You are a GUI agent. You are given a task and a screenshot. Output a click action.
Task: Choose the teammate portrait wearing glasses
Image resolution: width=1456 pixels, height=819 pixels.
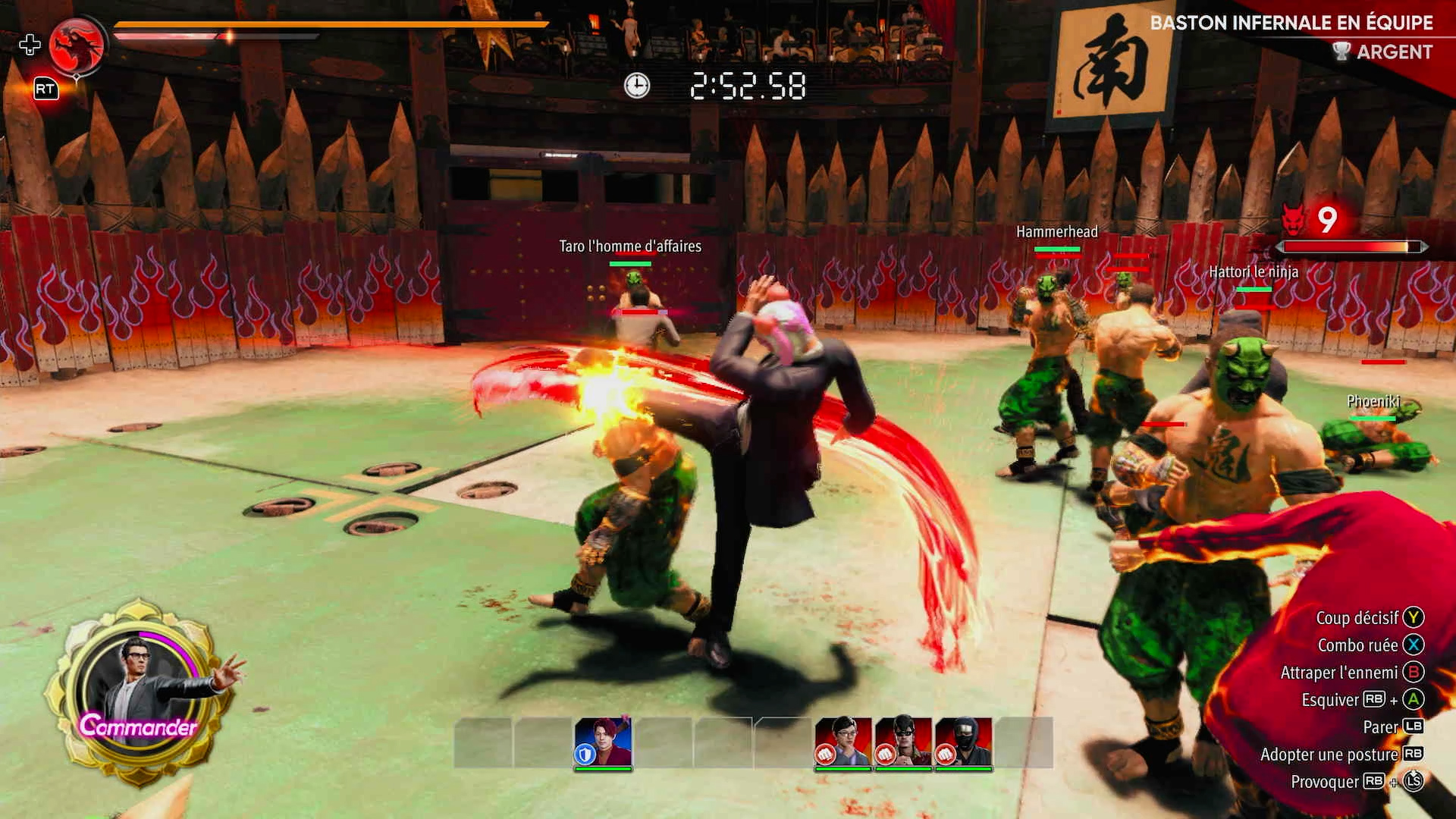[x=843, y=742]
